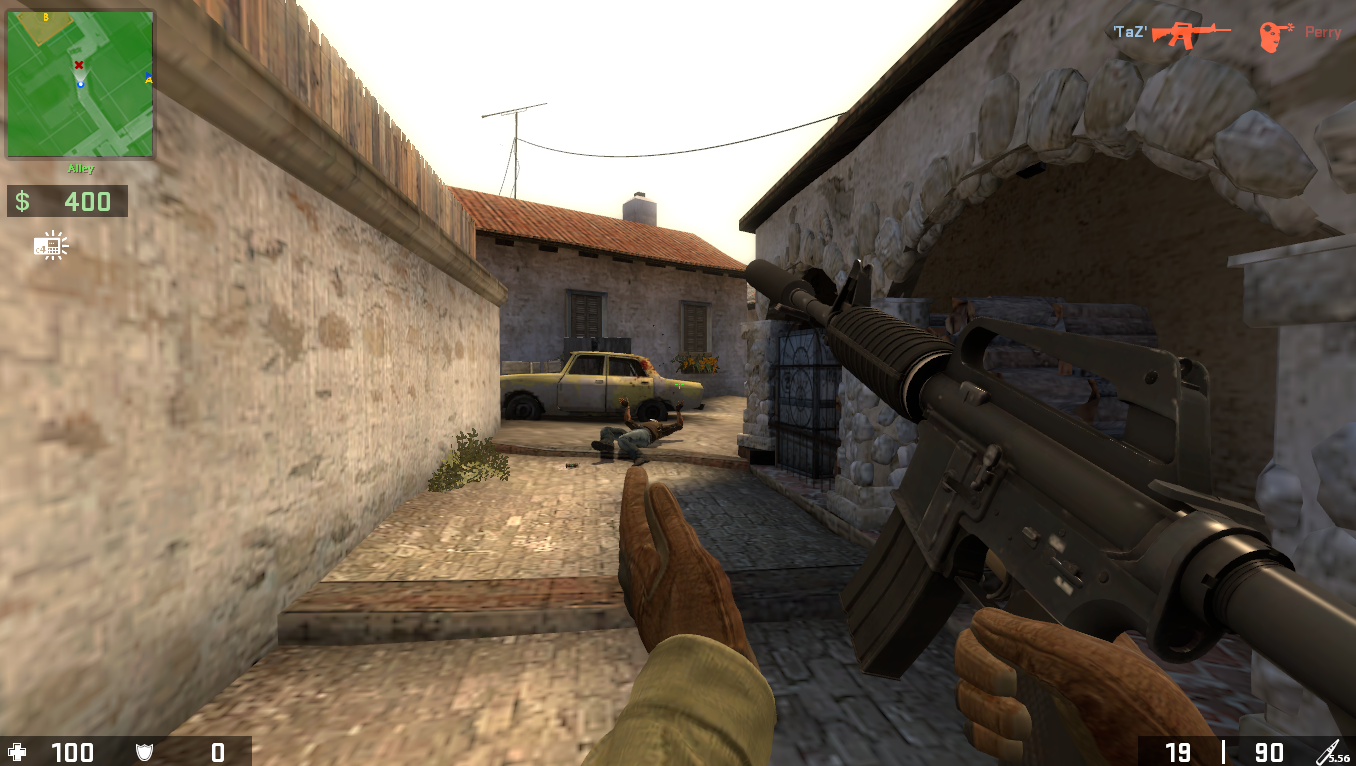This screenshot has height=766, width=1356.
Task: Click the green Alley location label
Action: pos(80,168)
